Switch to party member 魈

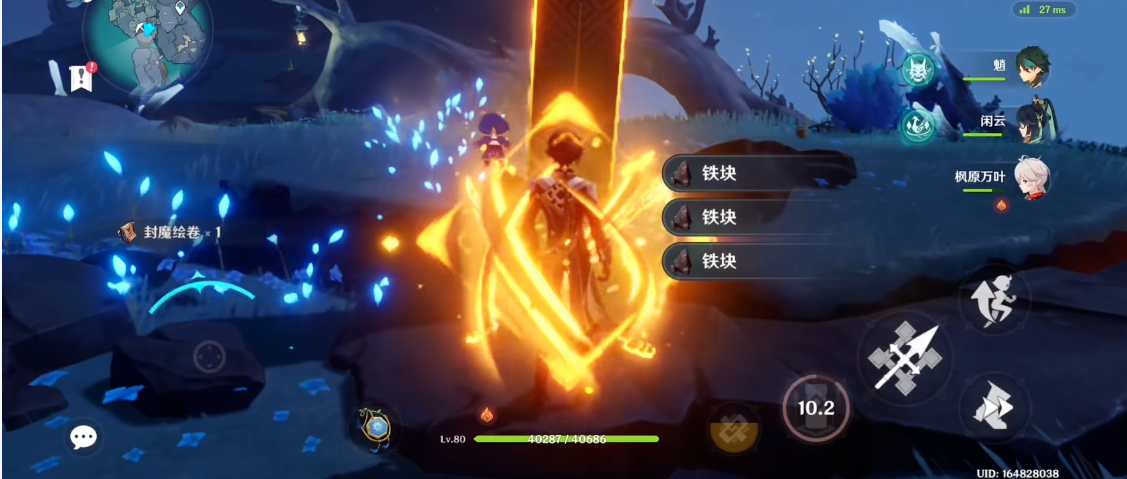click(1031, 68)
